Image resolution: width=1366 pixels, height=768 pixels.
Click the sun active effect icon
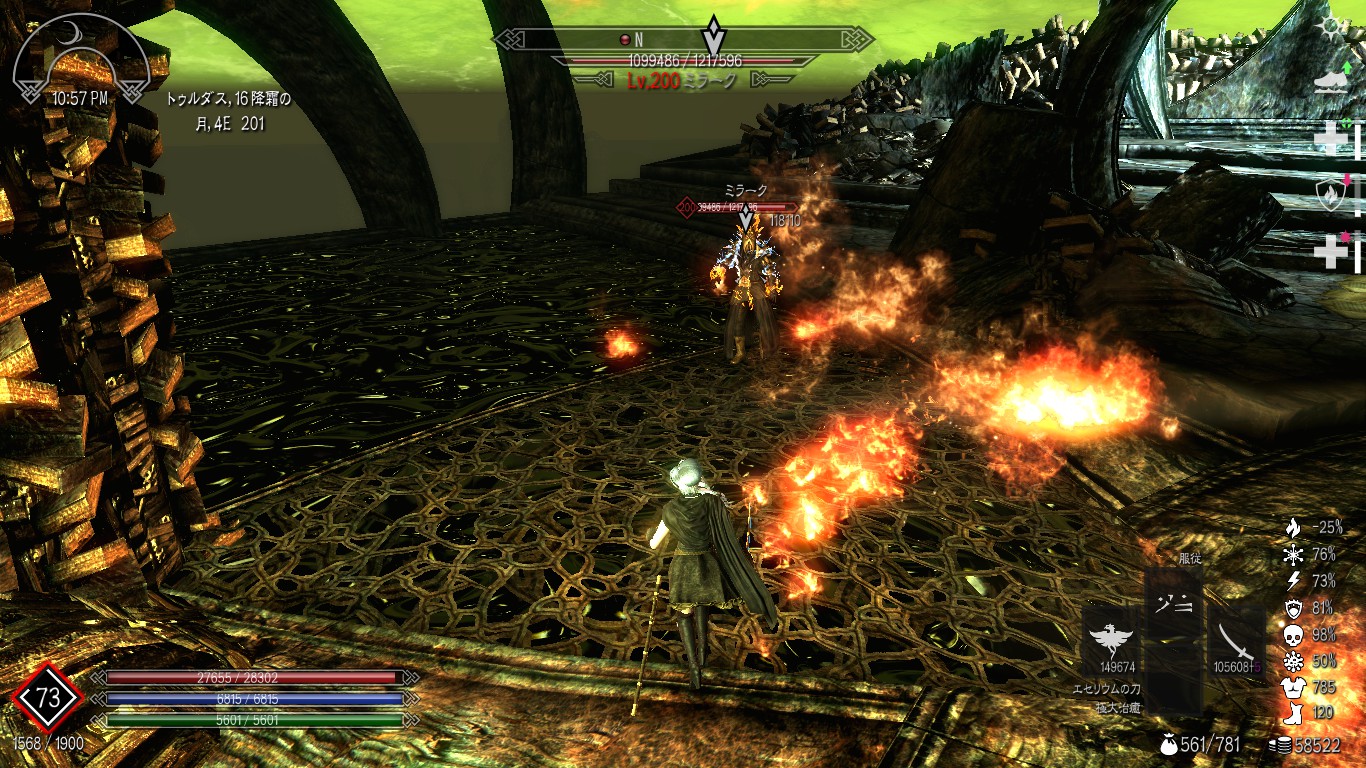click(1332, 27)
